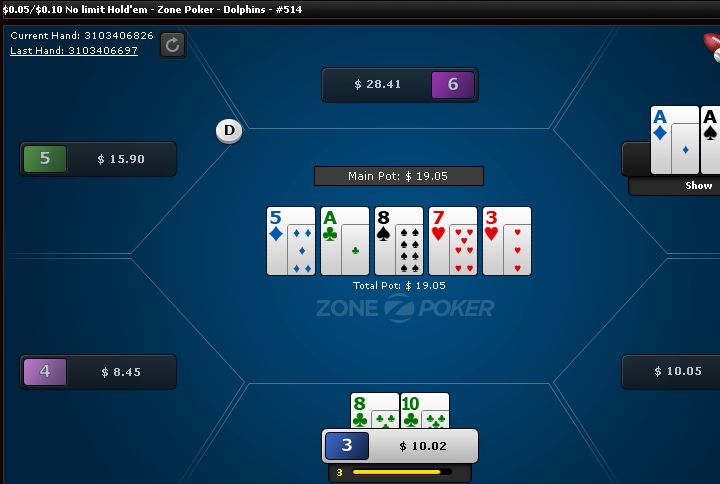Select player 4's seat panel with $8.45
Screen dimensions: 720x484
click(98, 372)
